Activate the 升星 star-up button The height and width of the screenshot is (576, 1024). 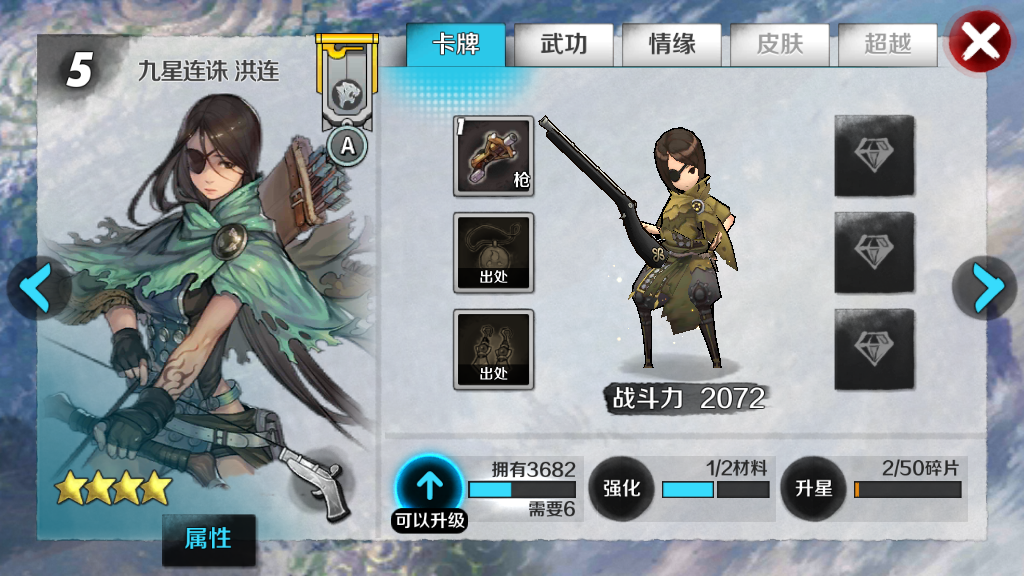(x=813, y=488)
